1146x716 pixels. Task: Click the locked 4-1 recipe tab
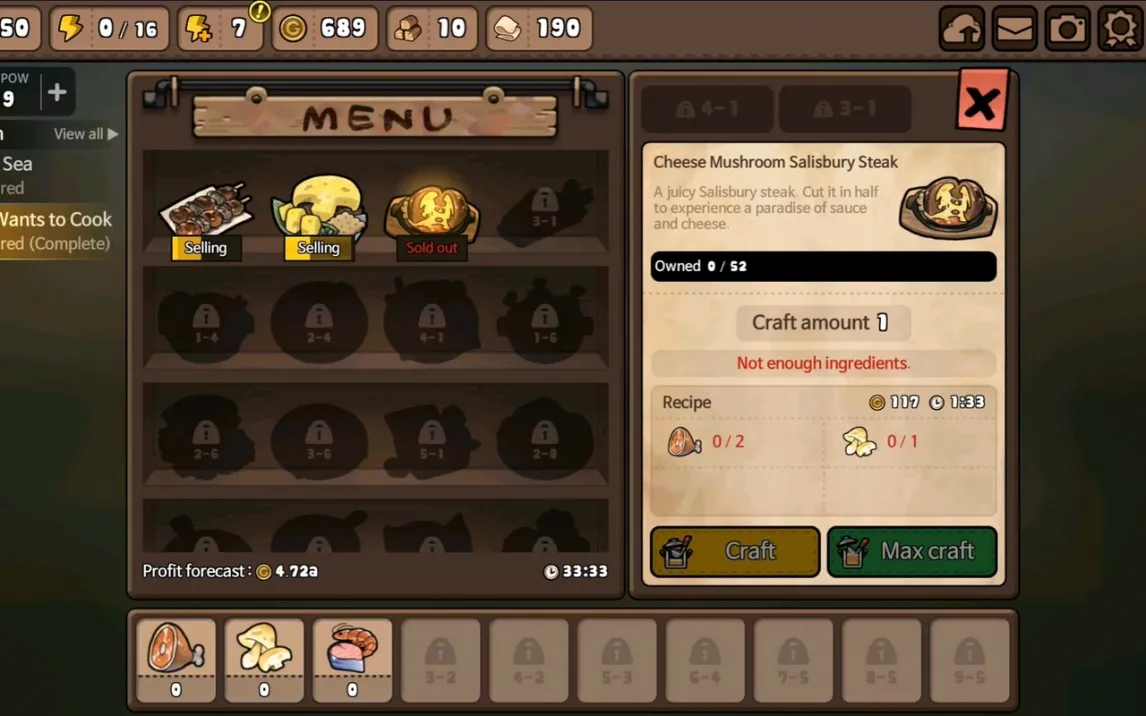coord(707,109)
